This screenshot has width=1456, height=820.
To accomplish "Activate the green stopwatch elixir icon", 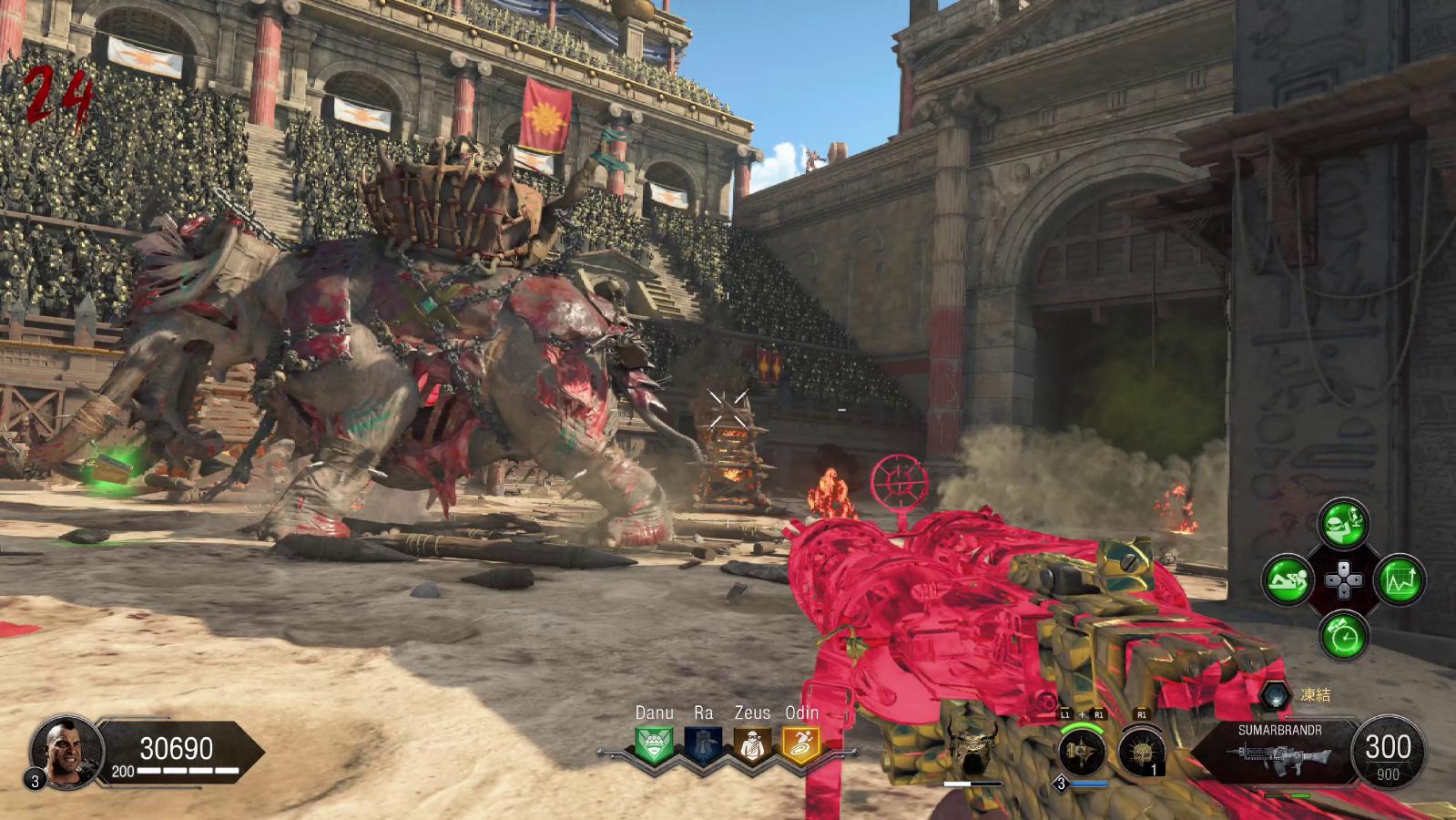I will pyautogui.click(x=1343, y=635).
